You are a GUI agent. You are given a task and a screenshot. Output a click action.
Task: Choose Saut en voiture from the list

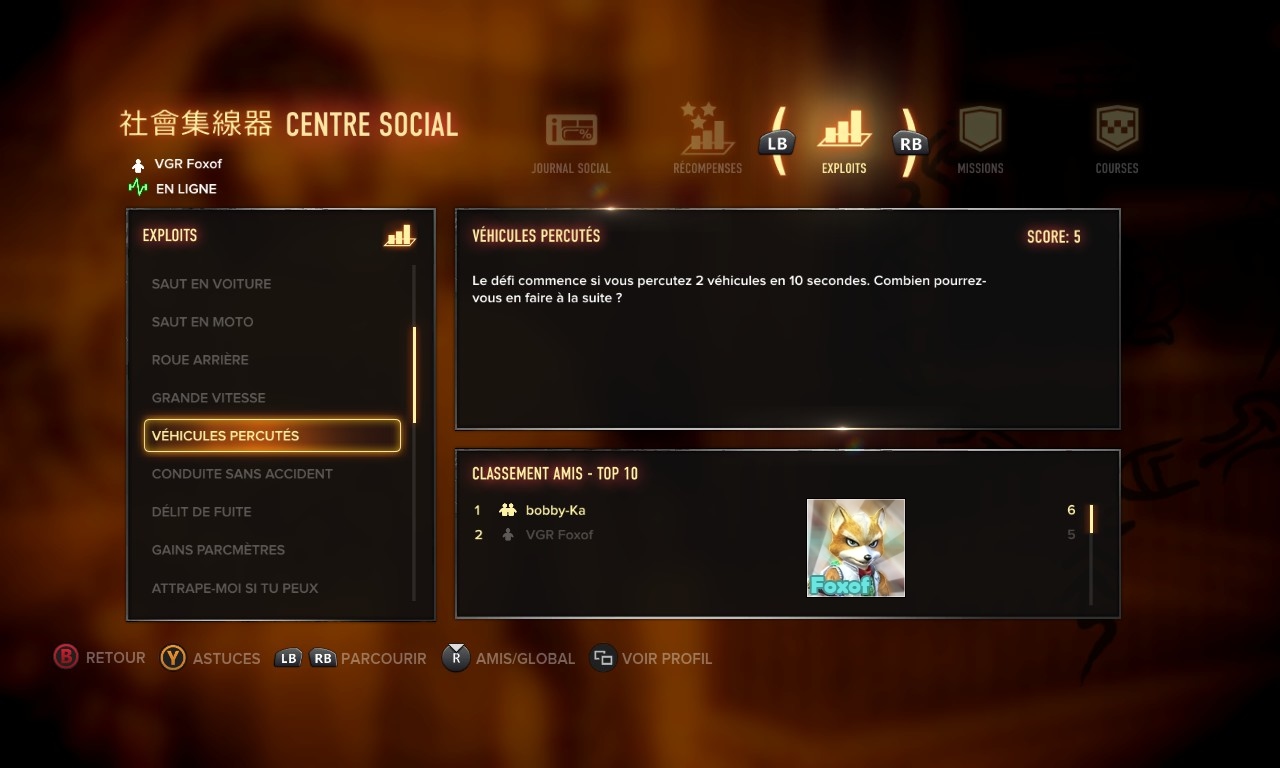(x=211, y=284)
